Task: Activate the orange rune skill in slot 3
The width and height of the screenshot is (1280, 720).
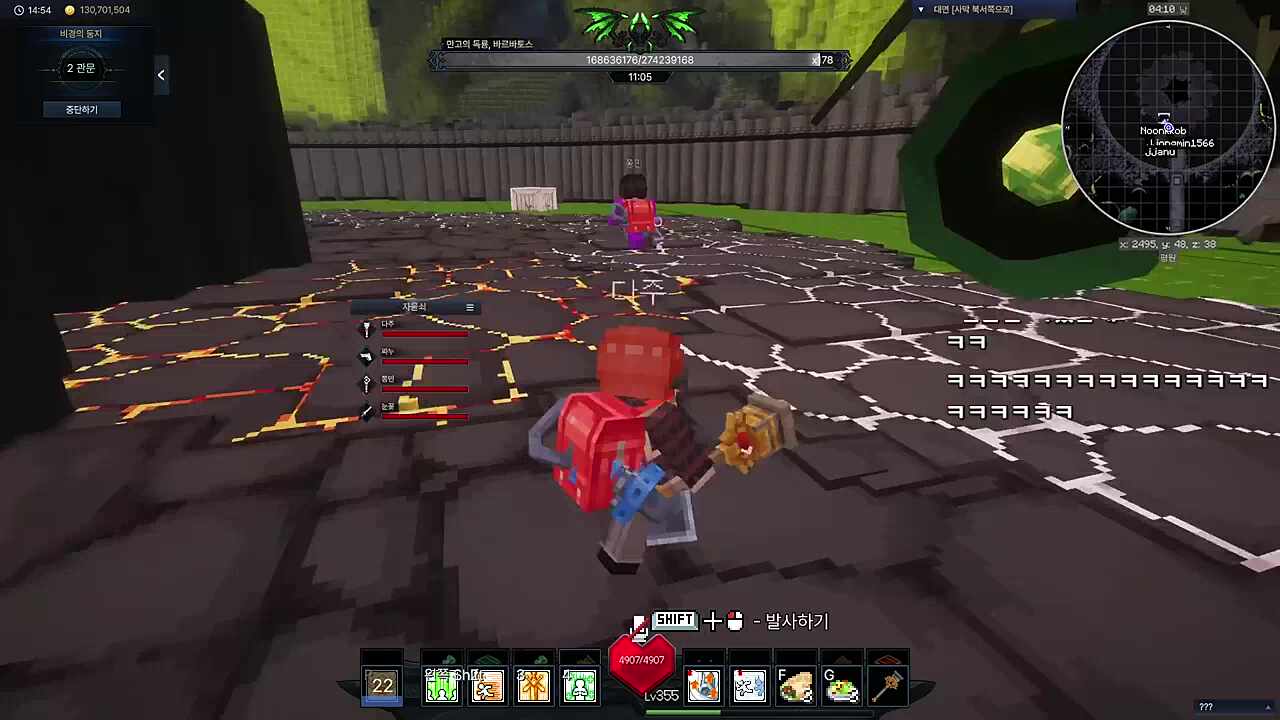Action: 534,686
